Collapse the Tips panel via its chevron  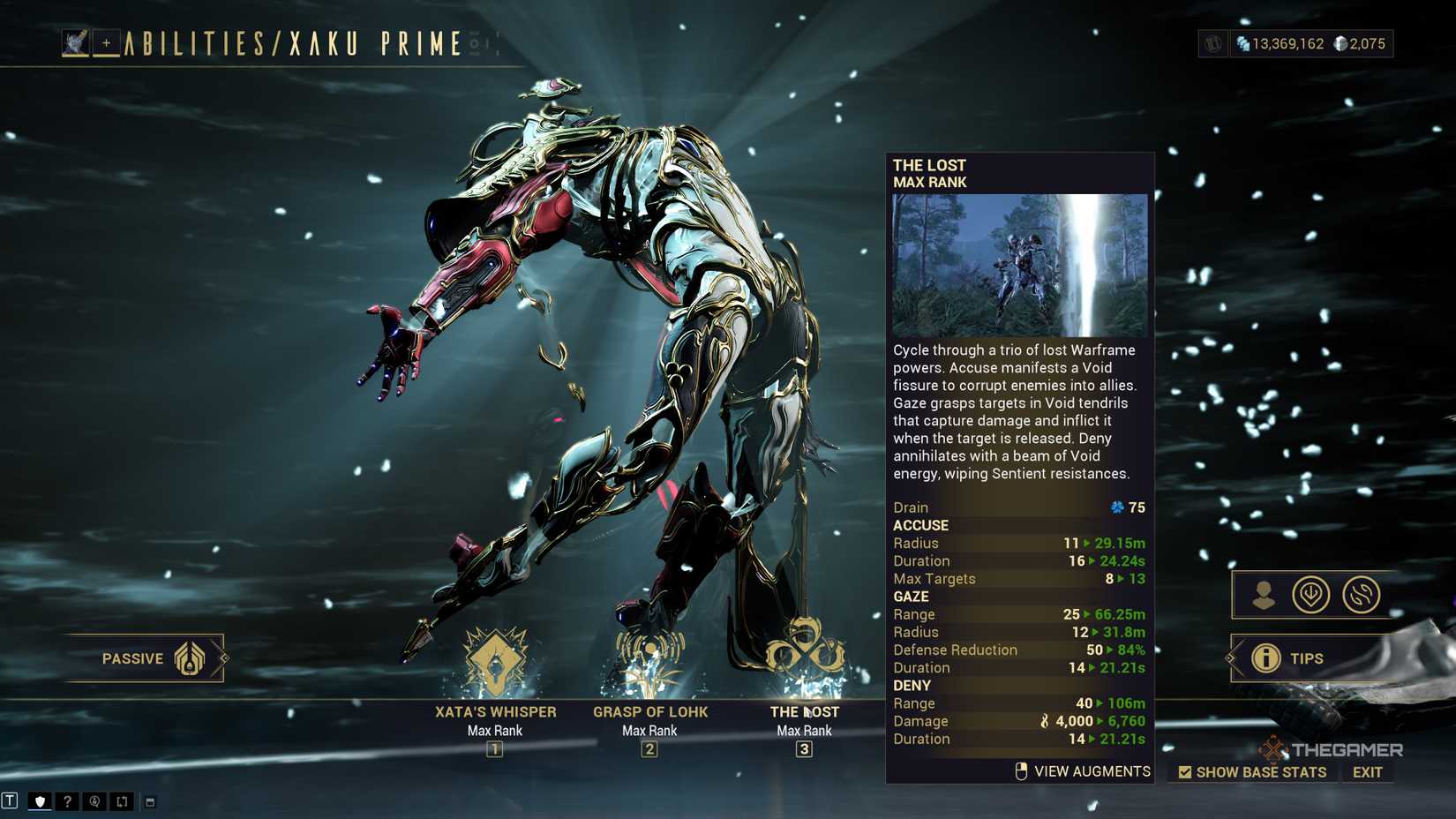click(1230, 657)
